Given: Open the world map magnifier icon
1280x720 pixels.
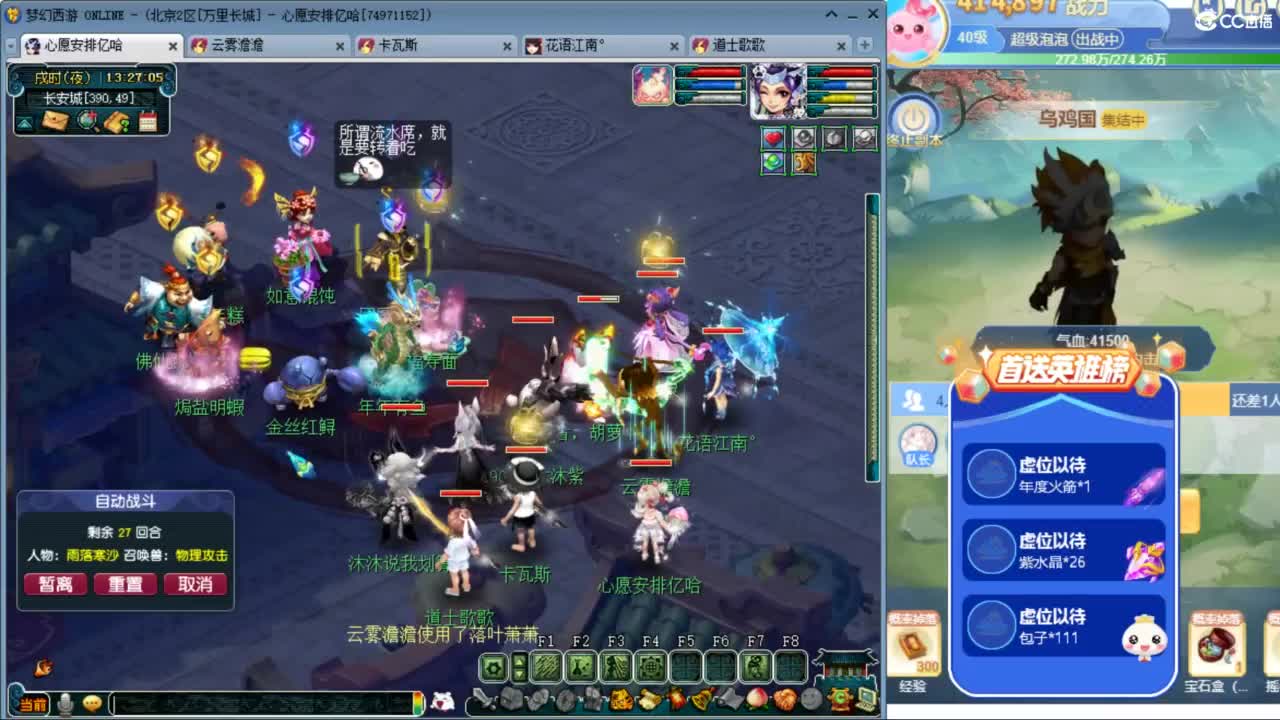Looking at the screenshot, I should click(x=86, y=120).
